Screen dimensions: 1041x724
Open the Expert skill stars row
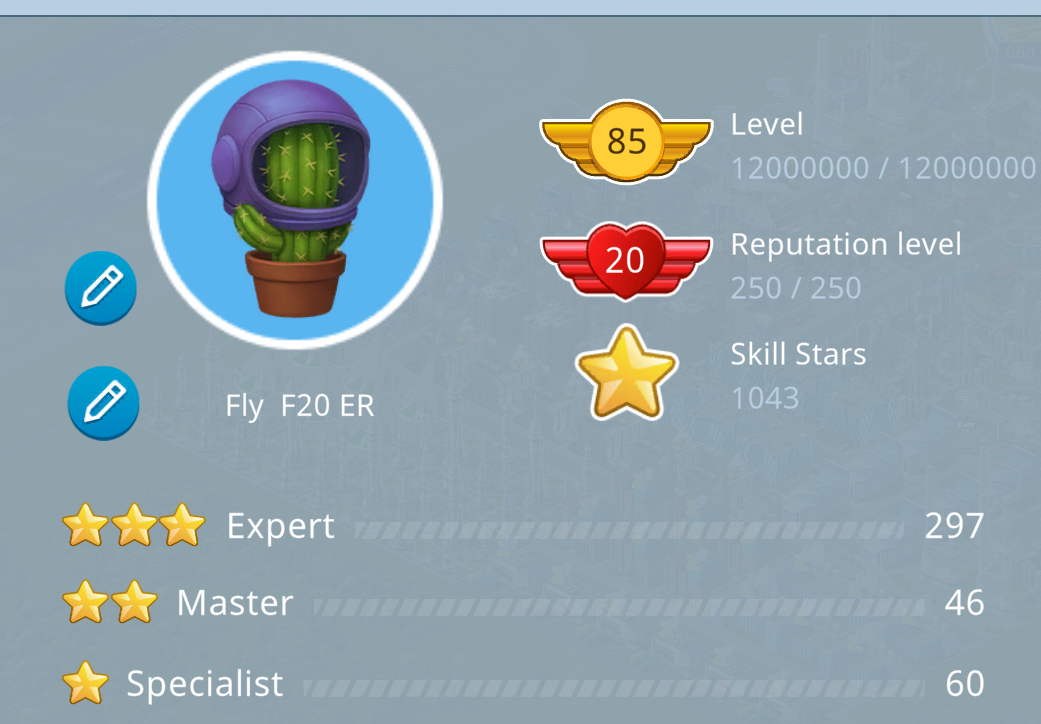(x=522, y=526)
